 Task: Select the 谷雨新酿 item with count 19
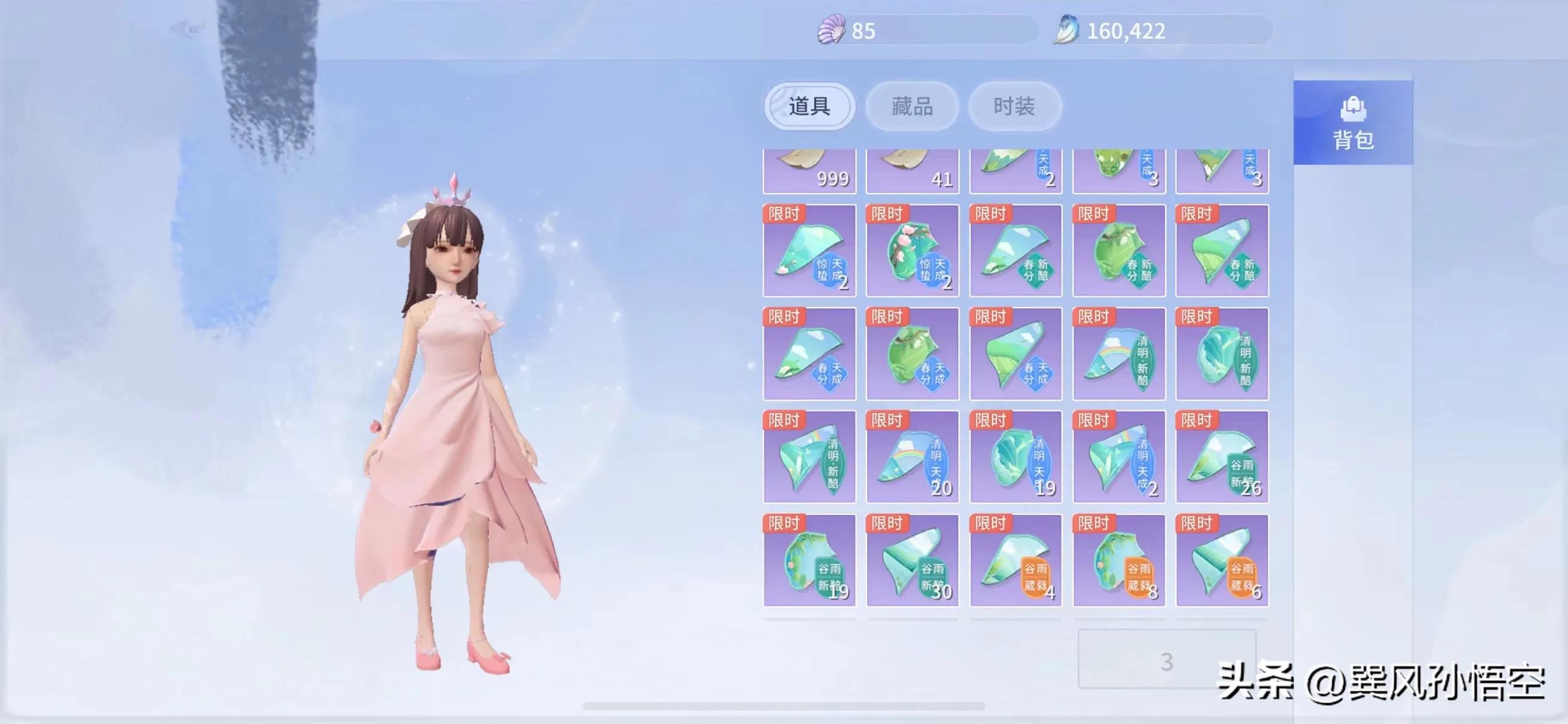pyautogui.click(x=809, y=560)
